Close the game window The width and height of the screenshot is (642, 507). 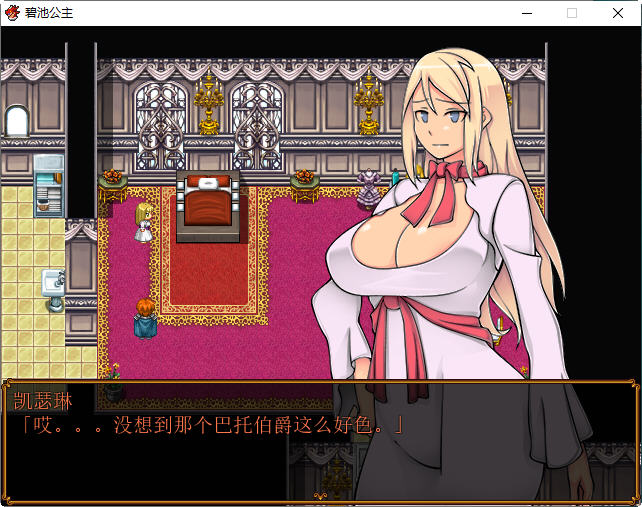tap(617, 13)
